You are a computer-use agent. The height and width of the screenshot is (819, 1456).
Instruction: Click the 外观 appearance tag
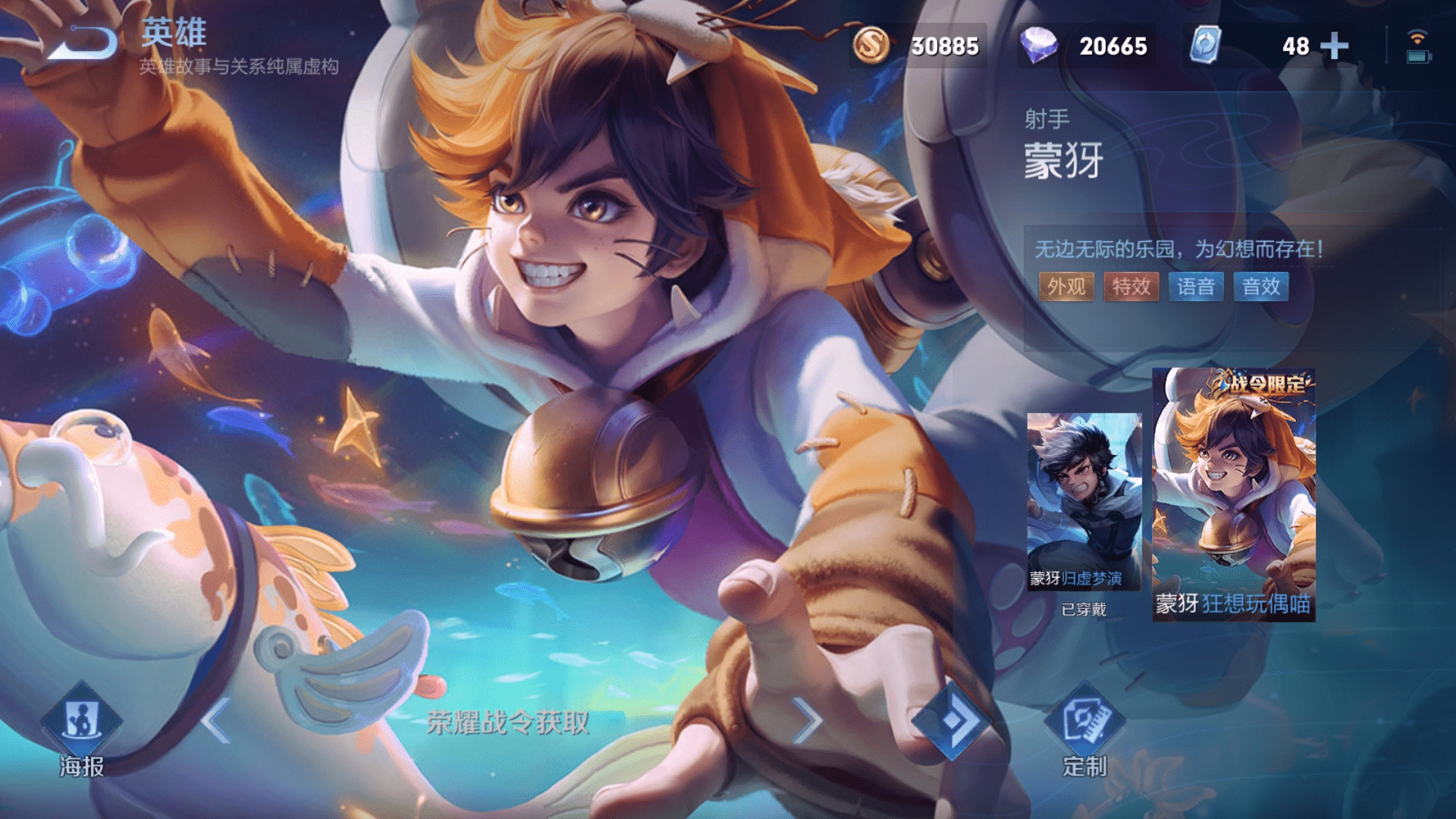(x=1066, y=287)
